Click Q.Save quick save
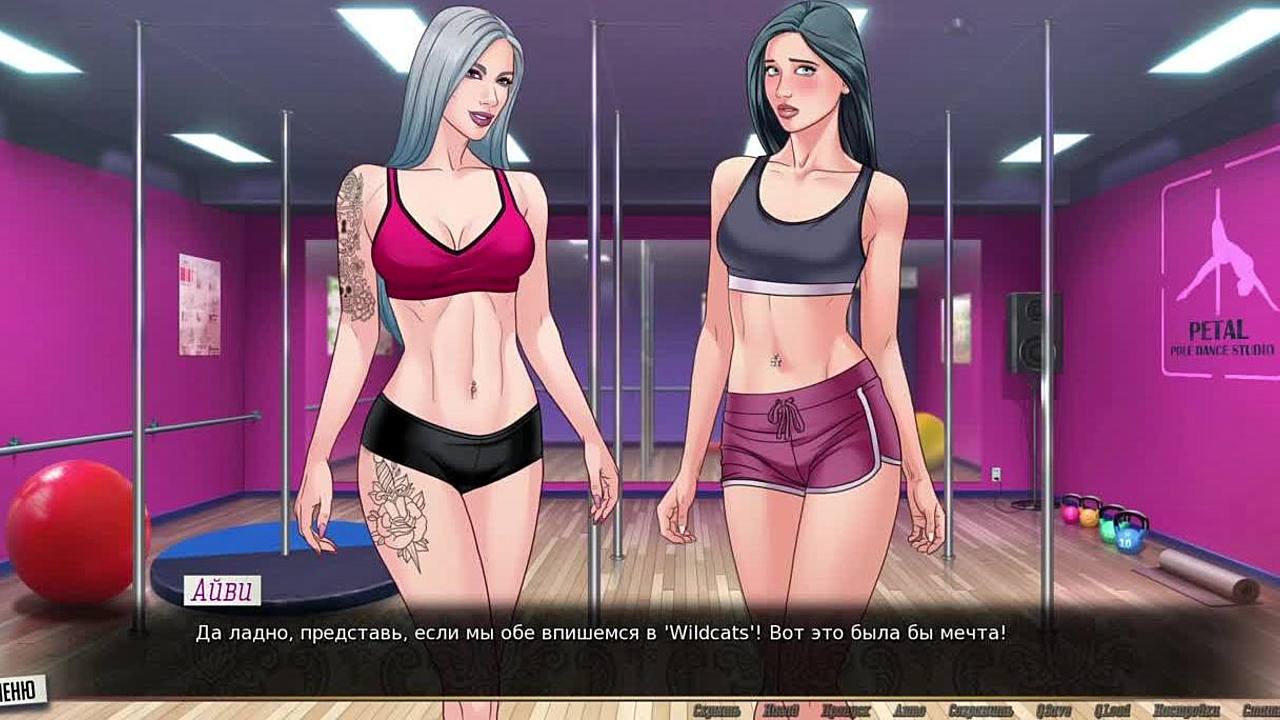The width and height of the screenshot is (1280, 720). coord(1053,710)
